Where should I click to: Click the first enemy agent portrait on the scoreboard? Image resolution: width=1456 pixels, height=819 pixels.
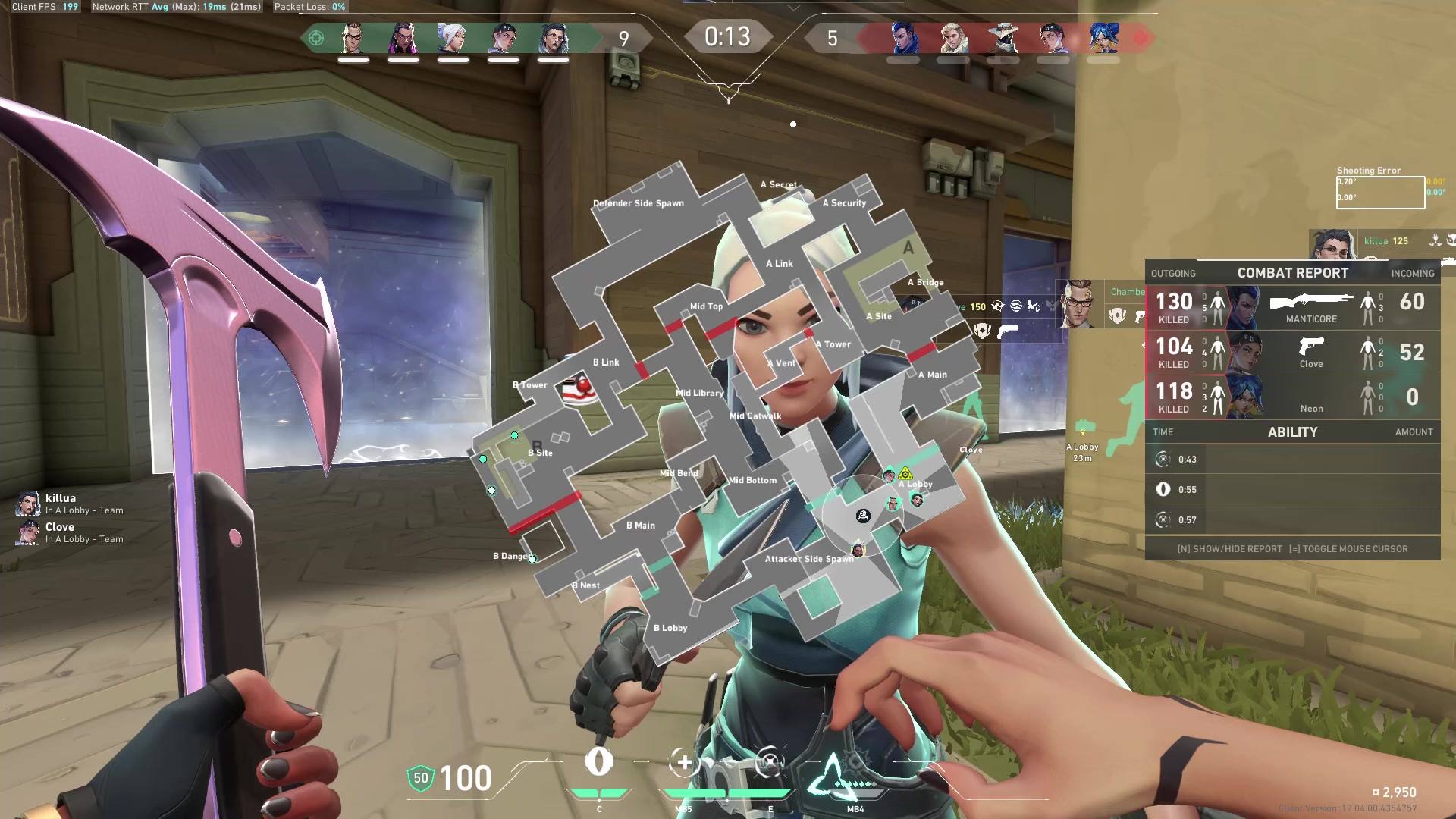tap(903, 36)
